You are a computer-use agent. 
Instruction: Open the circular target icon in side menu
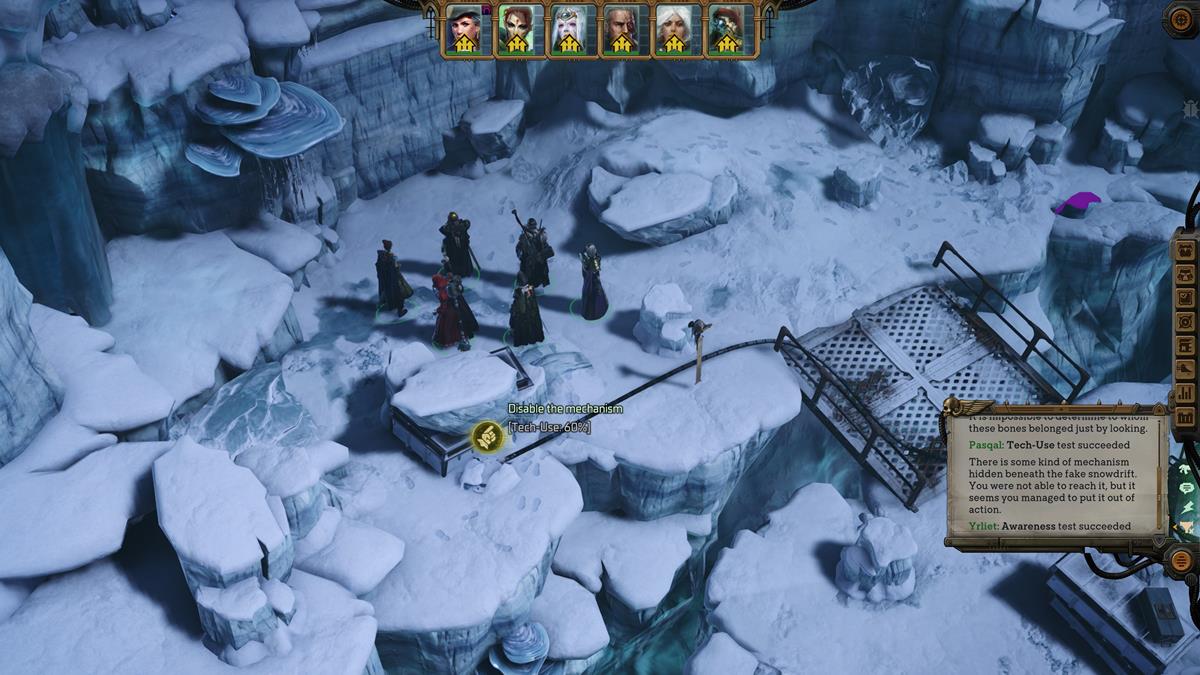tap(1187, 321)
